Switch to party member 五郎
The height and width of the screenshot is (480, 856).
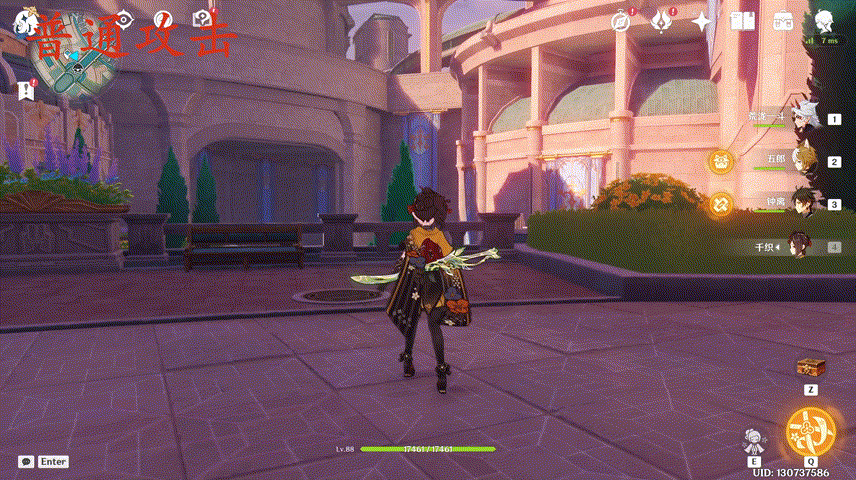coord(801,160)
